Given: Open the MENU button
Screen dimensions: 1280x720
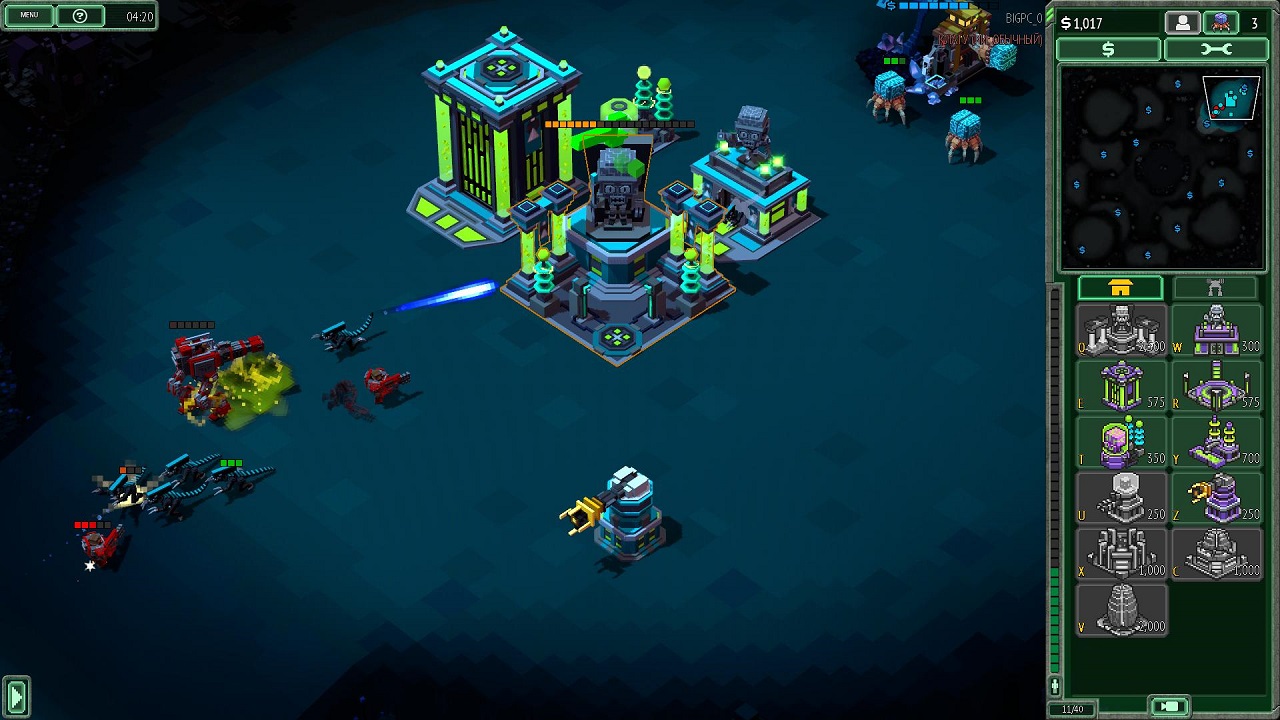Looking at the screenshot, I should pos(29,15).
